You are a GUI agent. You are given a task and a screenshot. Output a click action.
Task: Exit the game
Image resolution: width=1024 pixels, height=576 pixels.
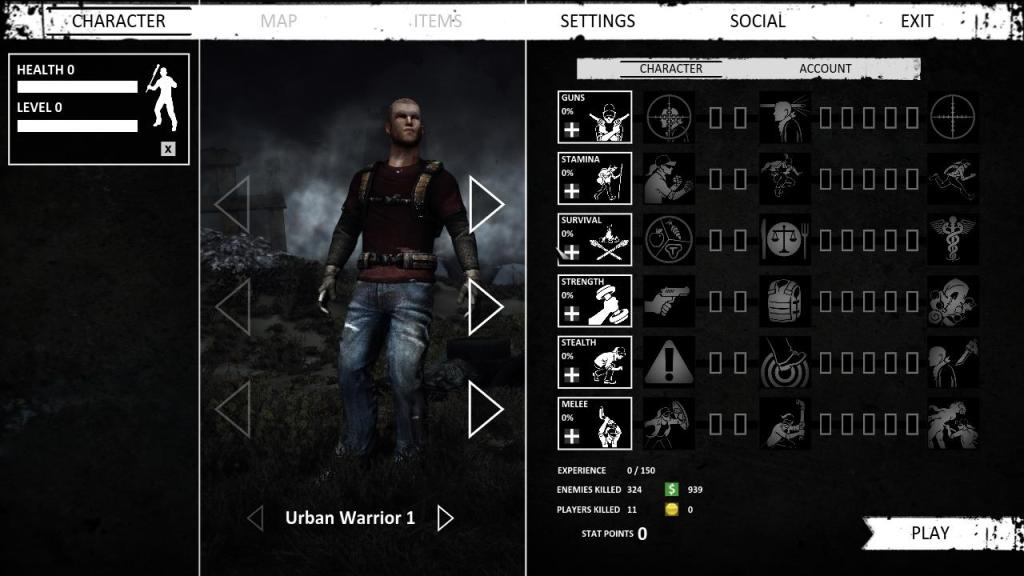[916, 20]
